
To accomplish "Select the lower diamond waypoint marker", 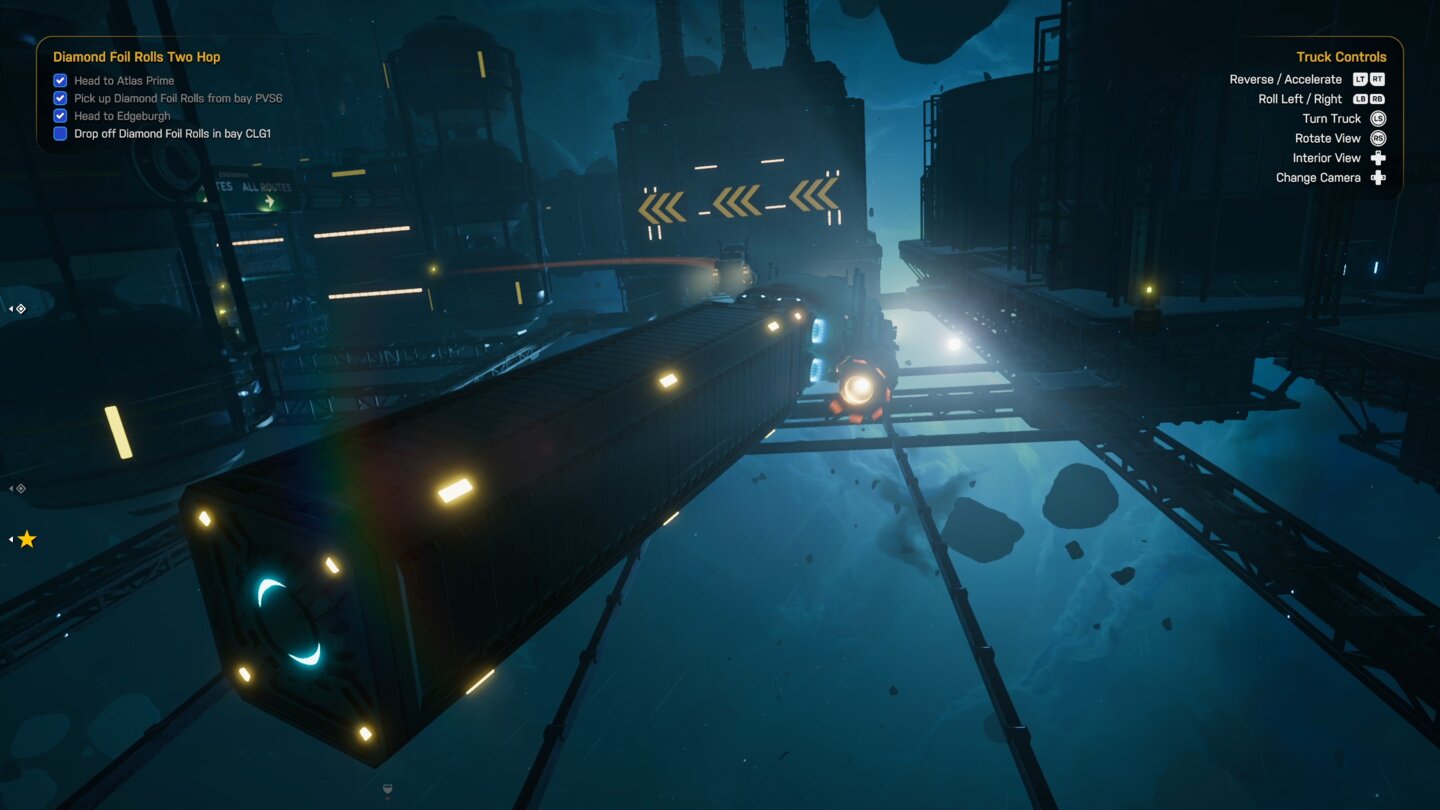I will tap(21, 488).
